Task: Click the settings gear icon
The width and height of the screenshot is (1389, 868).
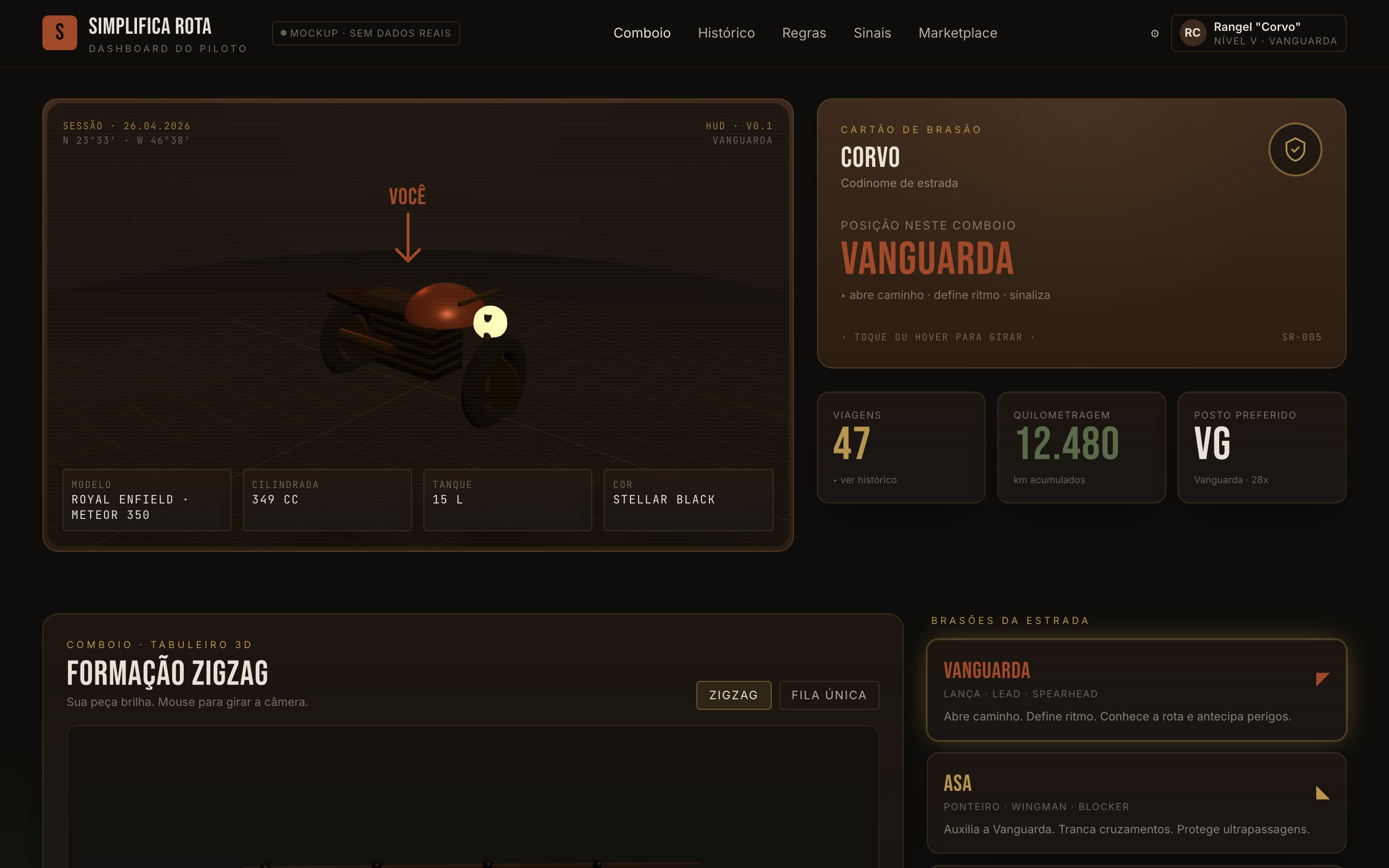Action: [1154, 33]
